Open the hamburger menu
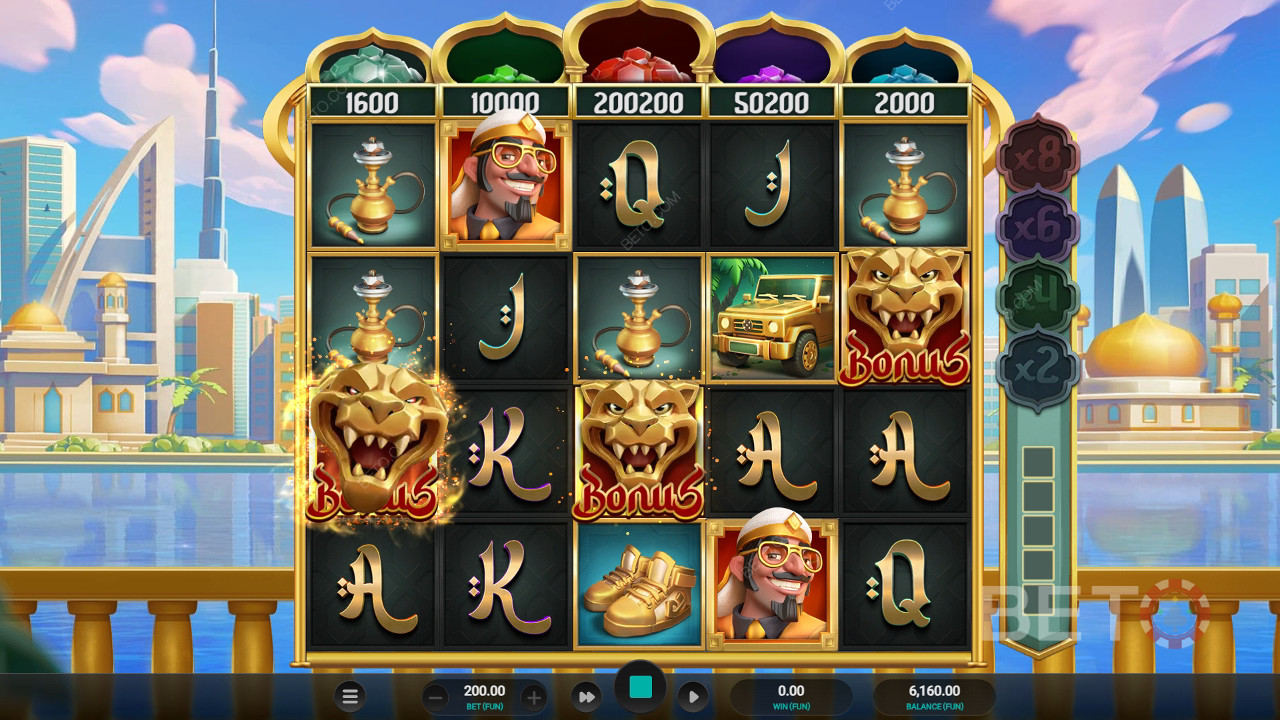Screen dimensions: 1280x720 point(350,697)
